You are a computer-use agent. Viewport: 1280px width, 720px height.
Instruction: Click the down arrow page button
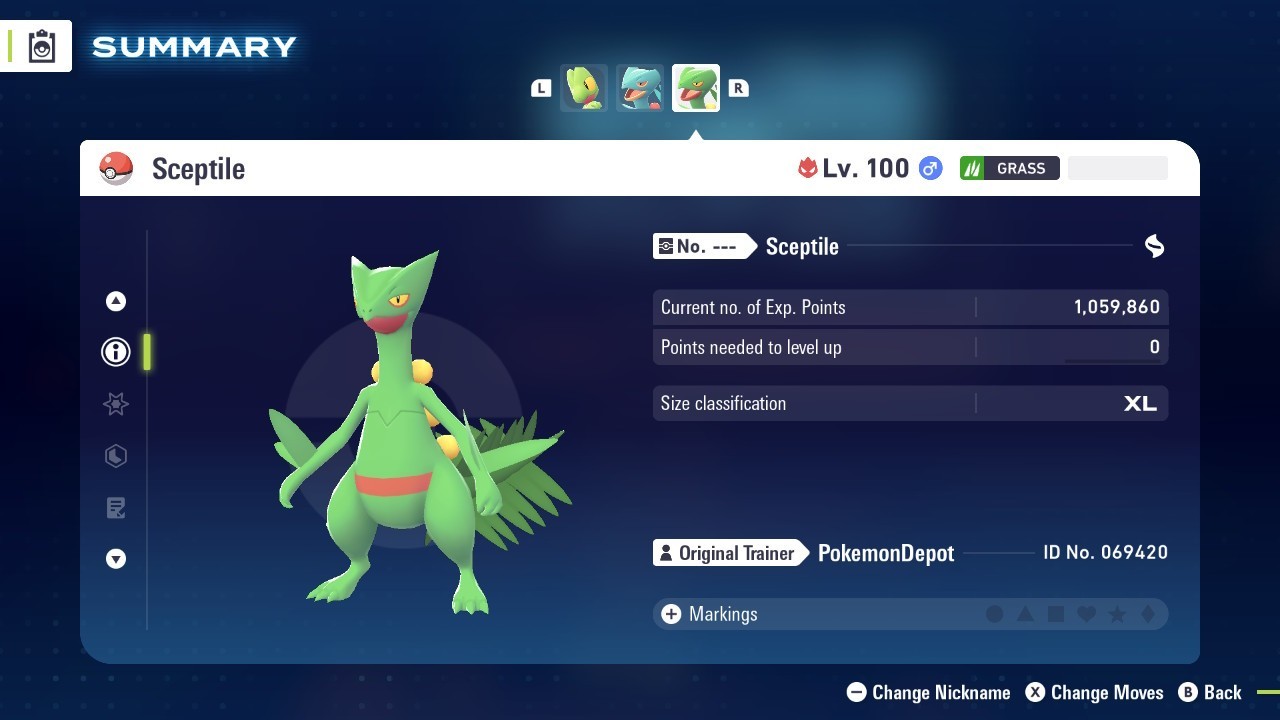(116, 559)
